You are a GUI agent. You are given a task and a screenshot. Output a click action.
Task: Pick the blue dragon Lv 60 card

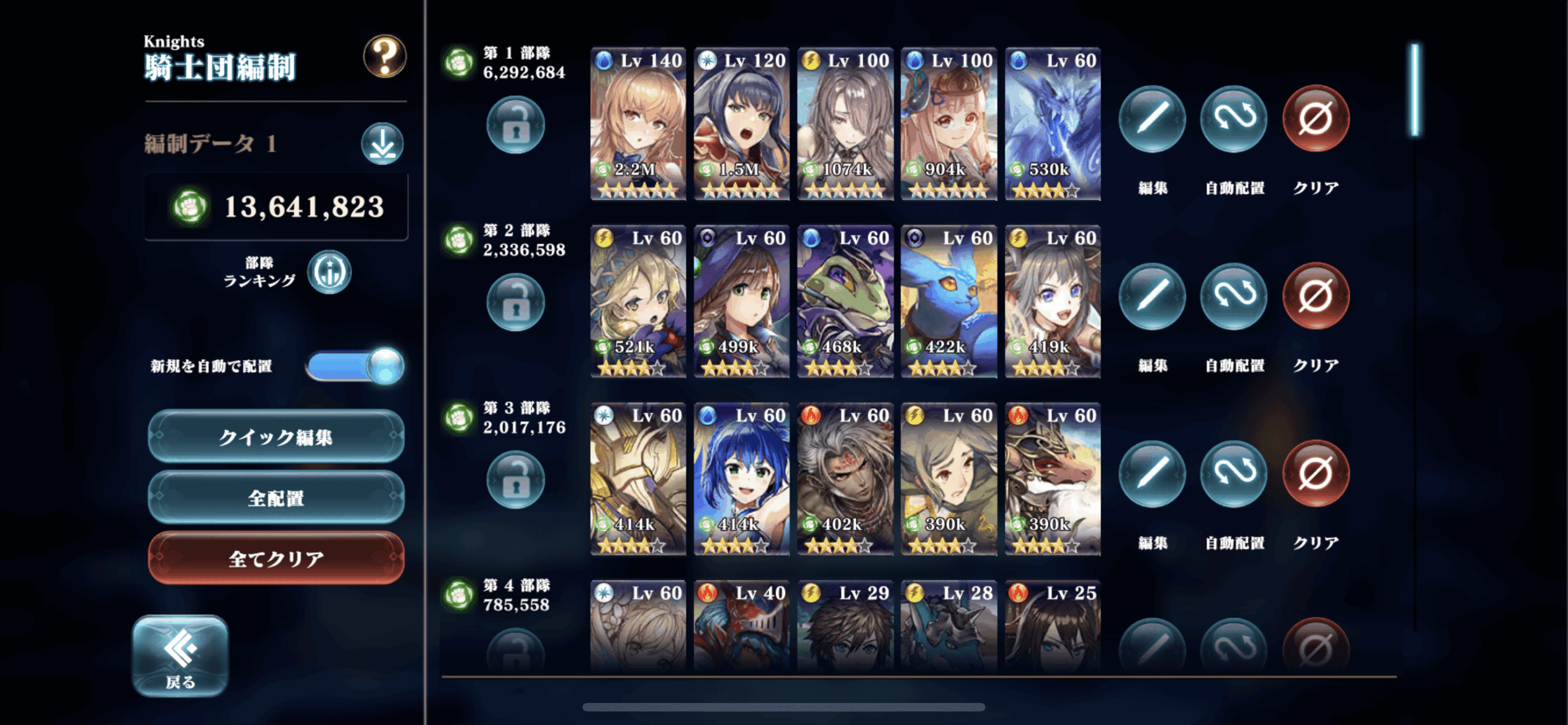(1052, 124)
